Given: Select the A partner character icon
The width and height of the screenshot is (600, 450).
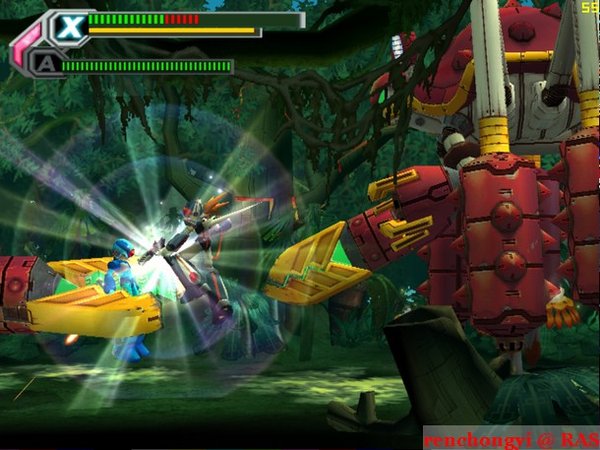Looking at the screenshot, I should tap(44, 65).
